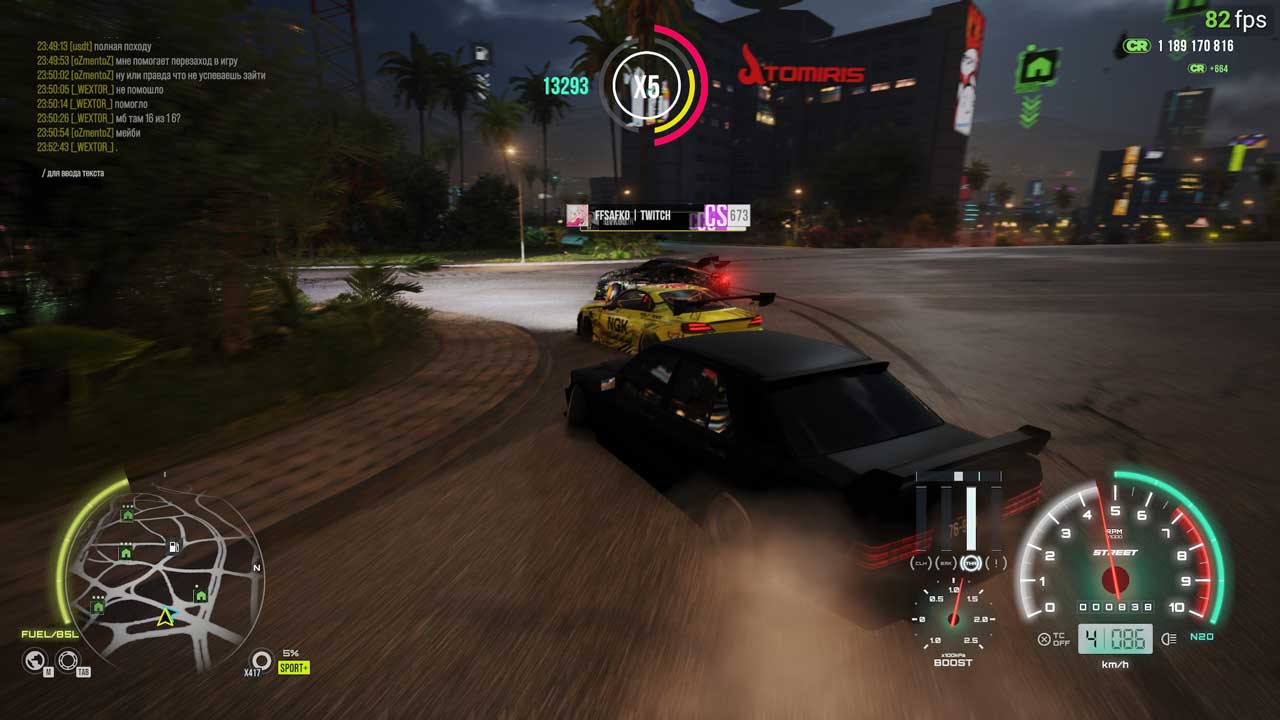
Task: Select the gas station marker on minimap
Action: click(175, 547)
